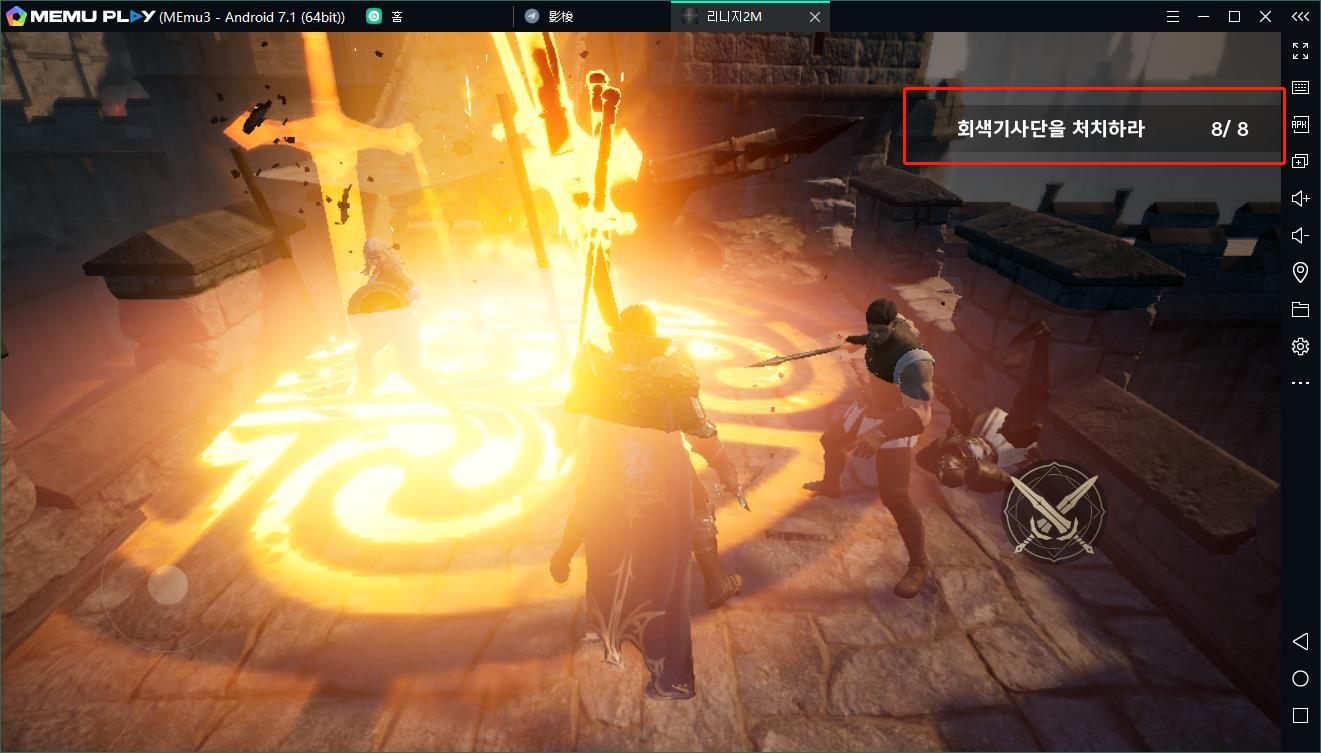Open the GPS location tool
The image size is (1321, 753).
point(1300,273)
